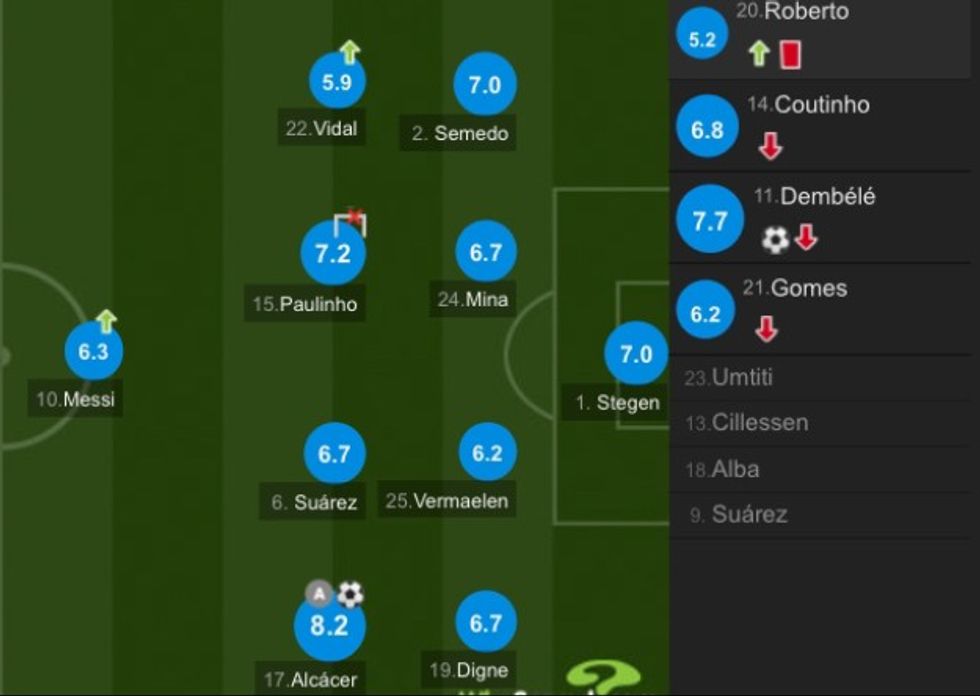Choose Mina's rating circle on the pitch
Image resolution: width=980 pixels, height=696 pixels.
coord(486,253)
